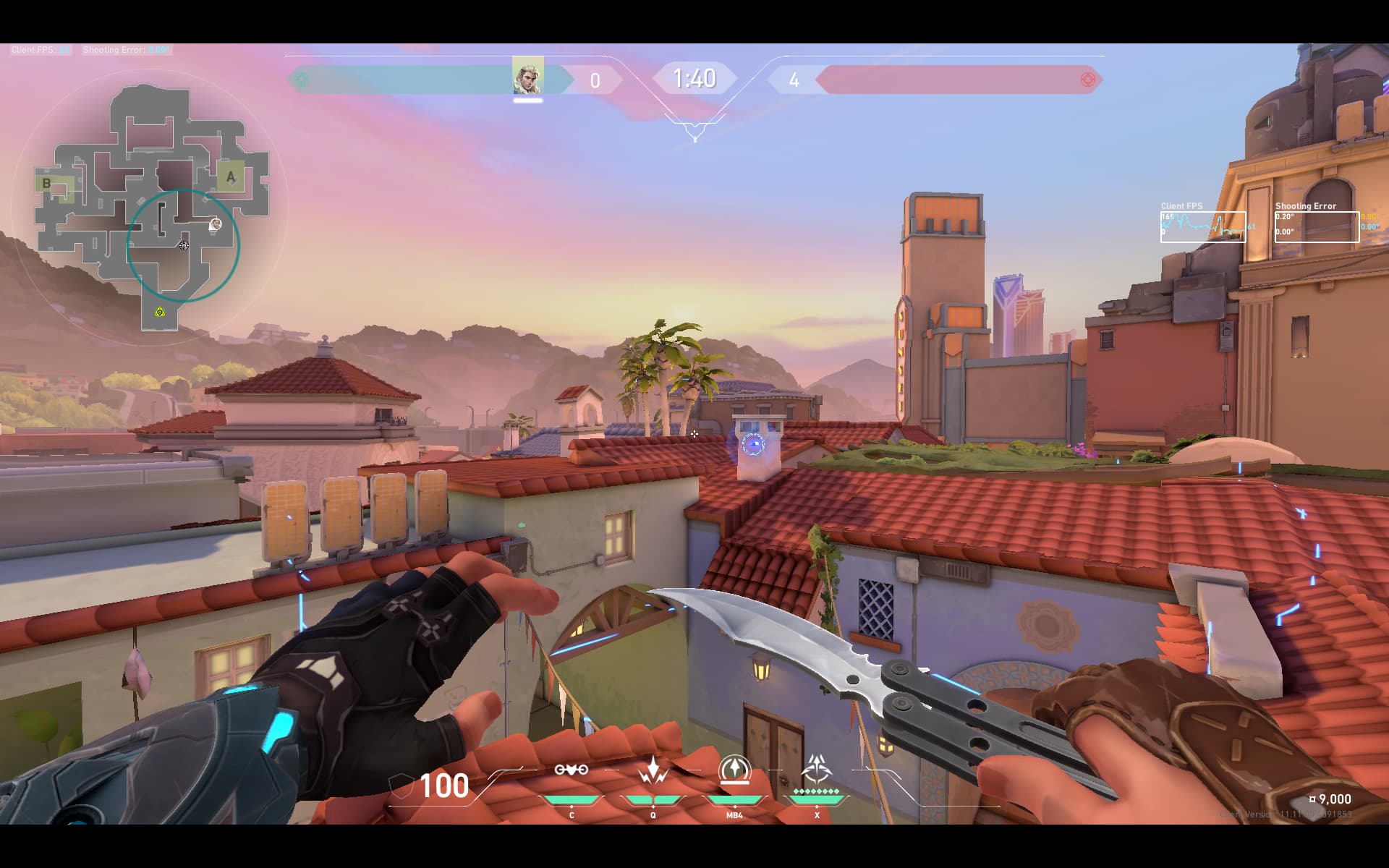Click the recon crosshair marker on the minimap
The image size is (1389, 868).
(184, 246)
